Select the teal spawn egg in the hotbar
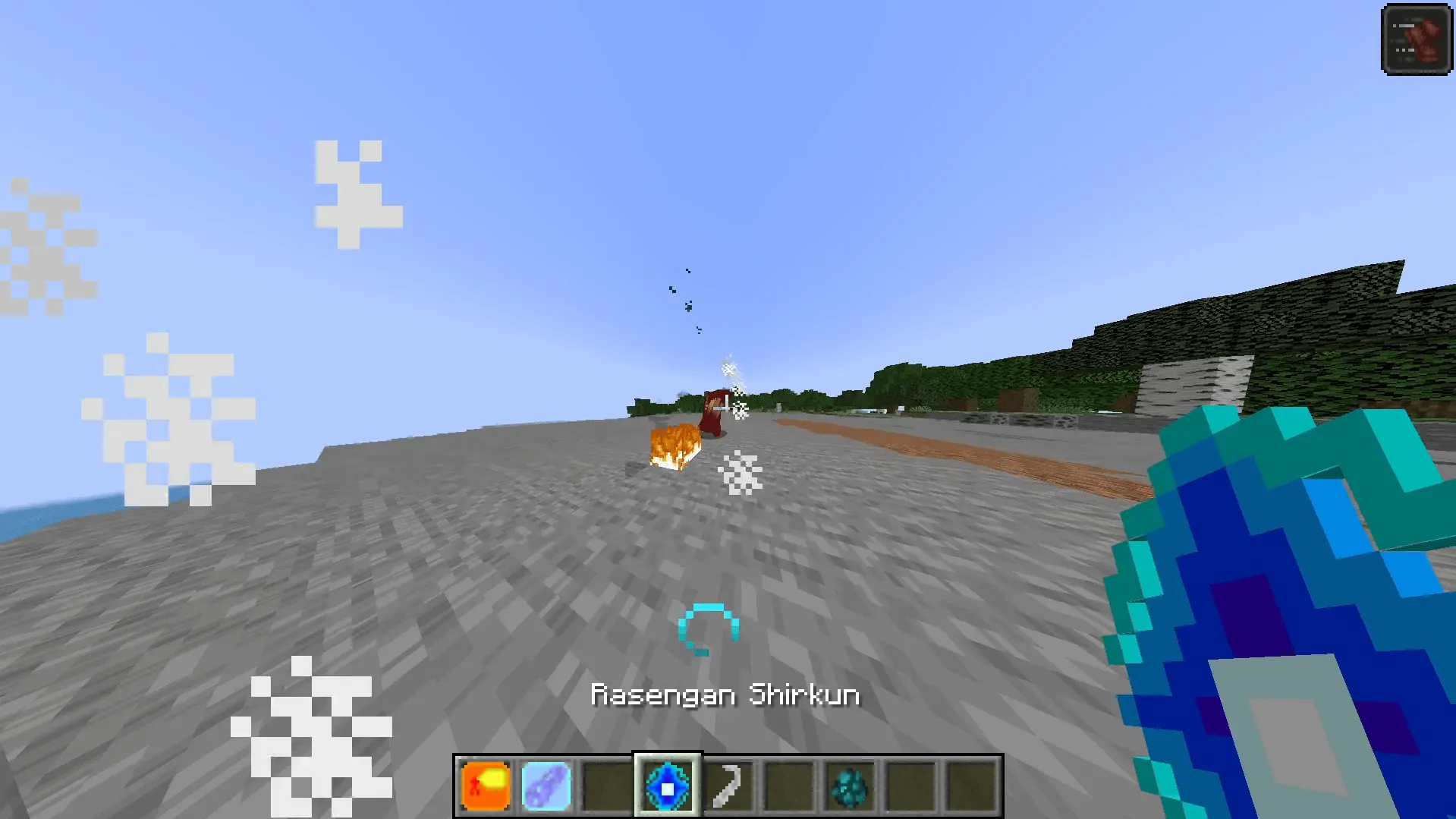The height and width of the screenshot is (819, 1456). point(850,785)
